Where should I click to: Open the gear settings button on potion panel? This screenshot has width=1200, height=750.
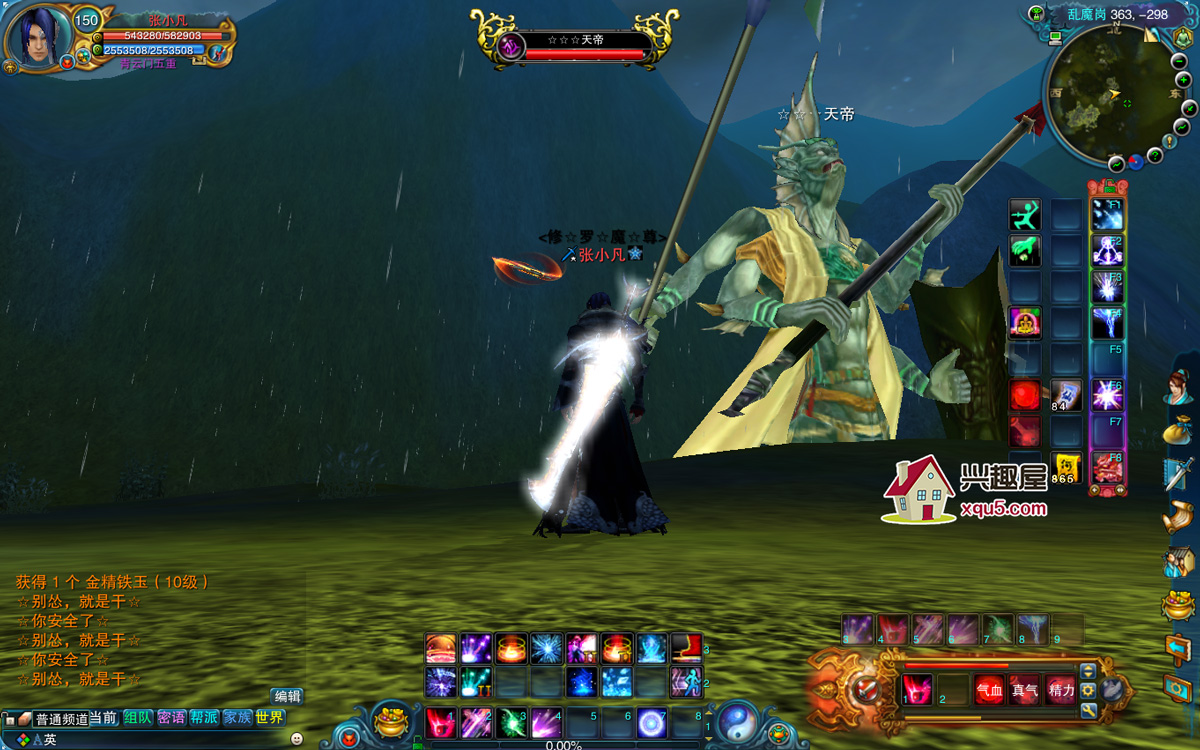(x=1088, y=690)
